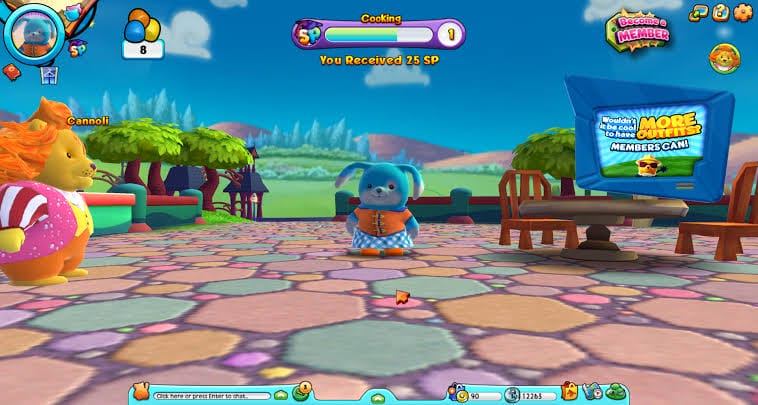Screen dimensions: 758x405
Task: Click the chat text input box
Action: pyautogui.click(x=212, y=396)
